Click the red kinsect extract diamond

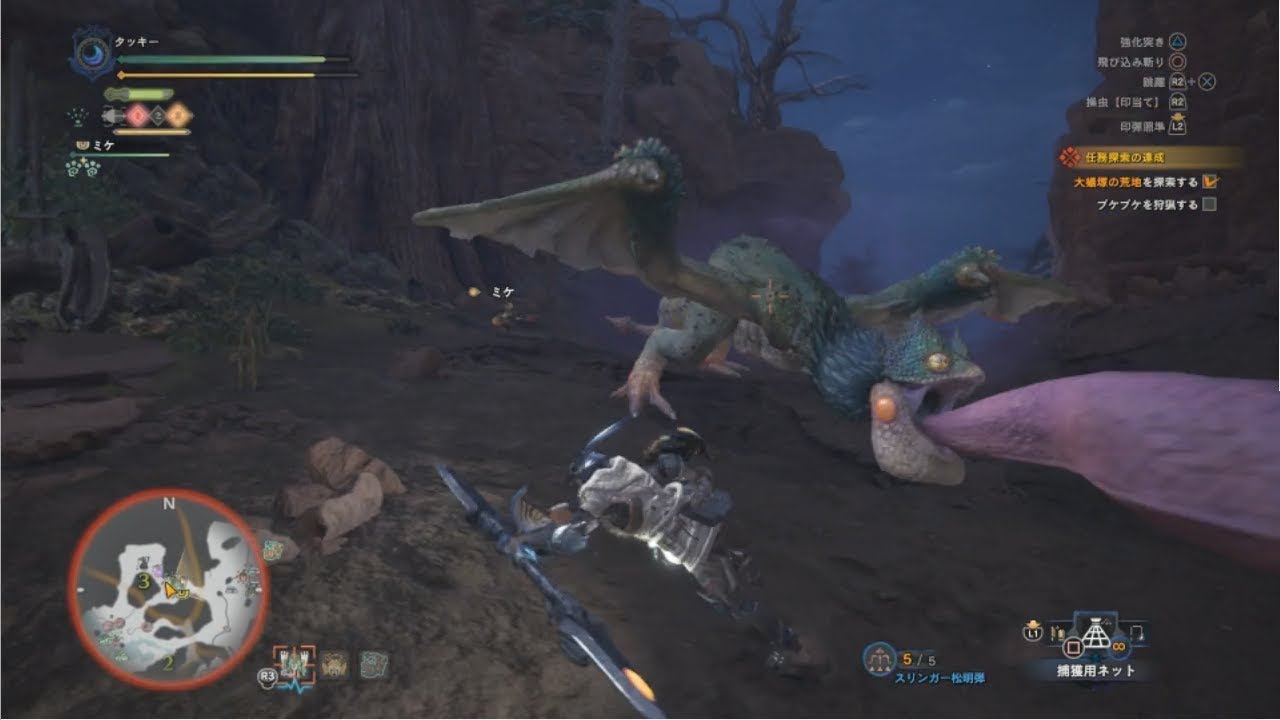[136, 116]
